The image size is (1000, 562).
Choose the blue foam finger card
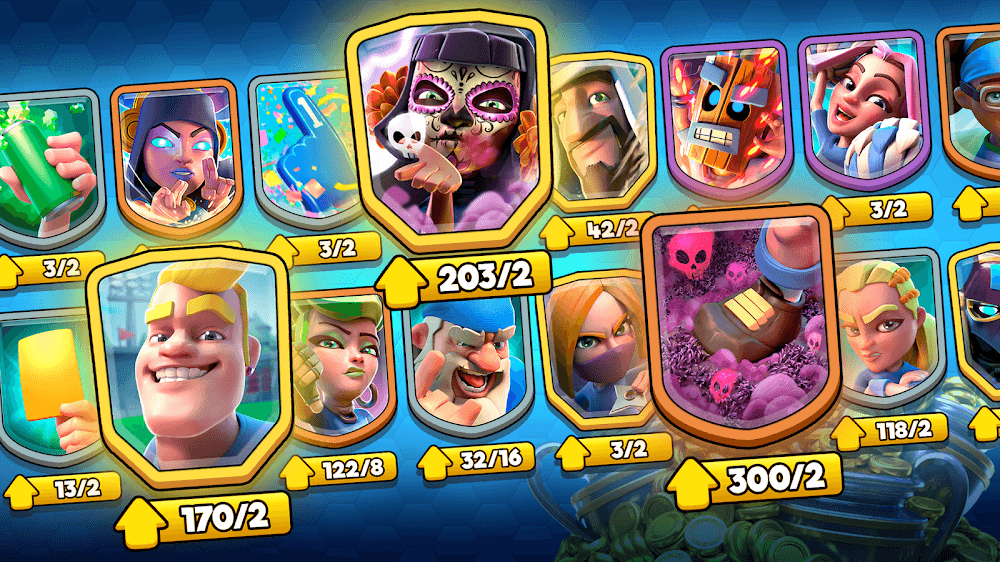[300, 150]
